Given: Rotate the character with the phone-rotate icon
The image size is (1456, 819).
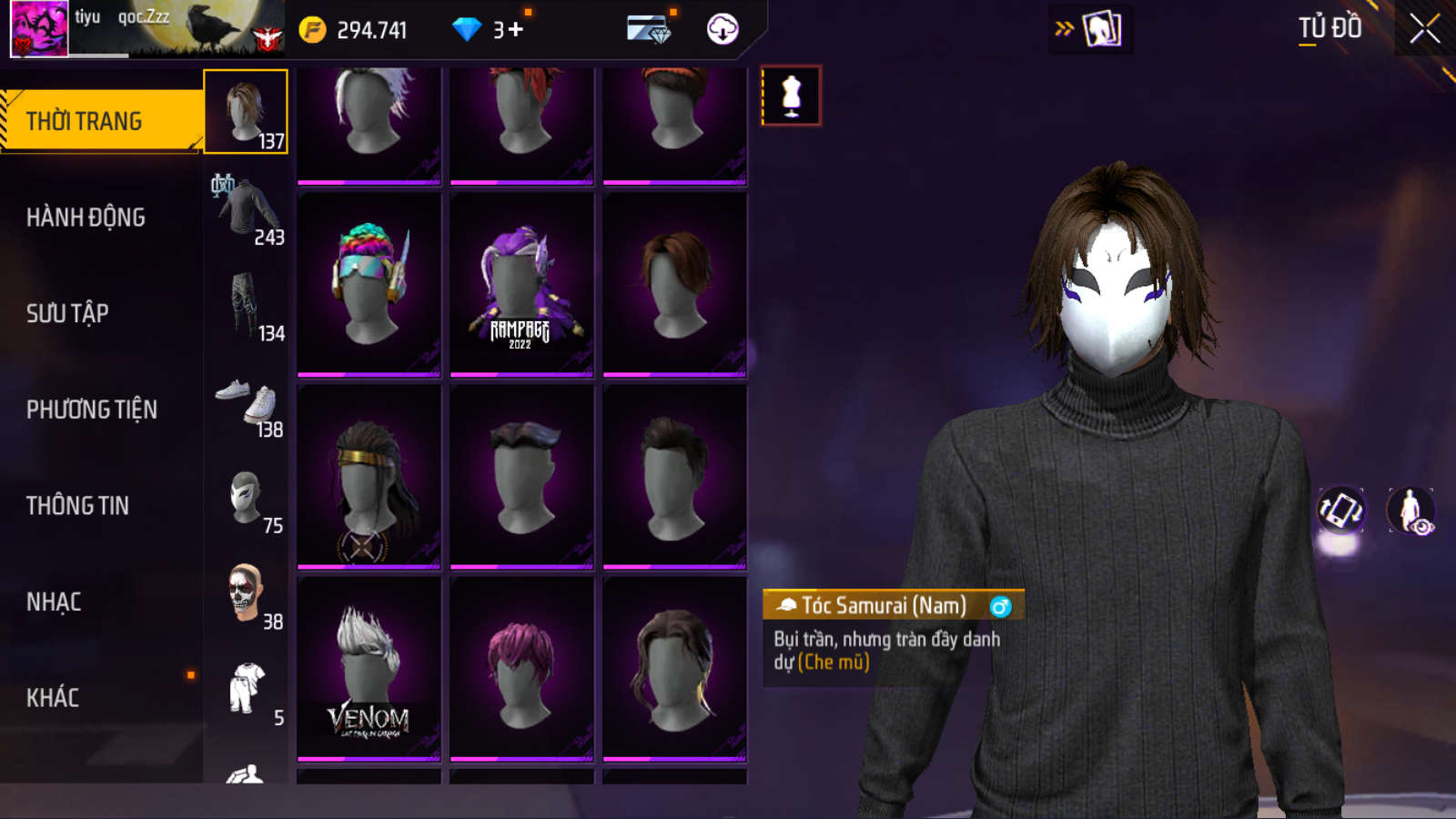Looking at the screenshot, I should point(1340,510).
